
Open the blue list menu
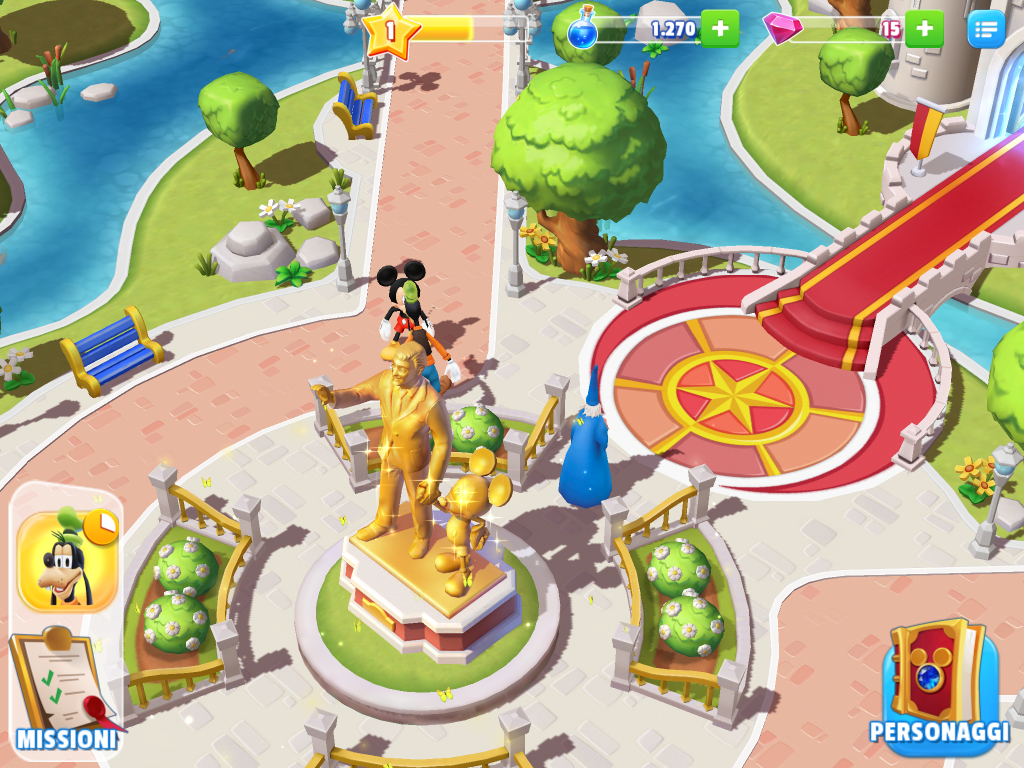point(985,28)
